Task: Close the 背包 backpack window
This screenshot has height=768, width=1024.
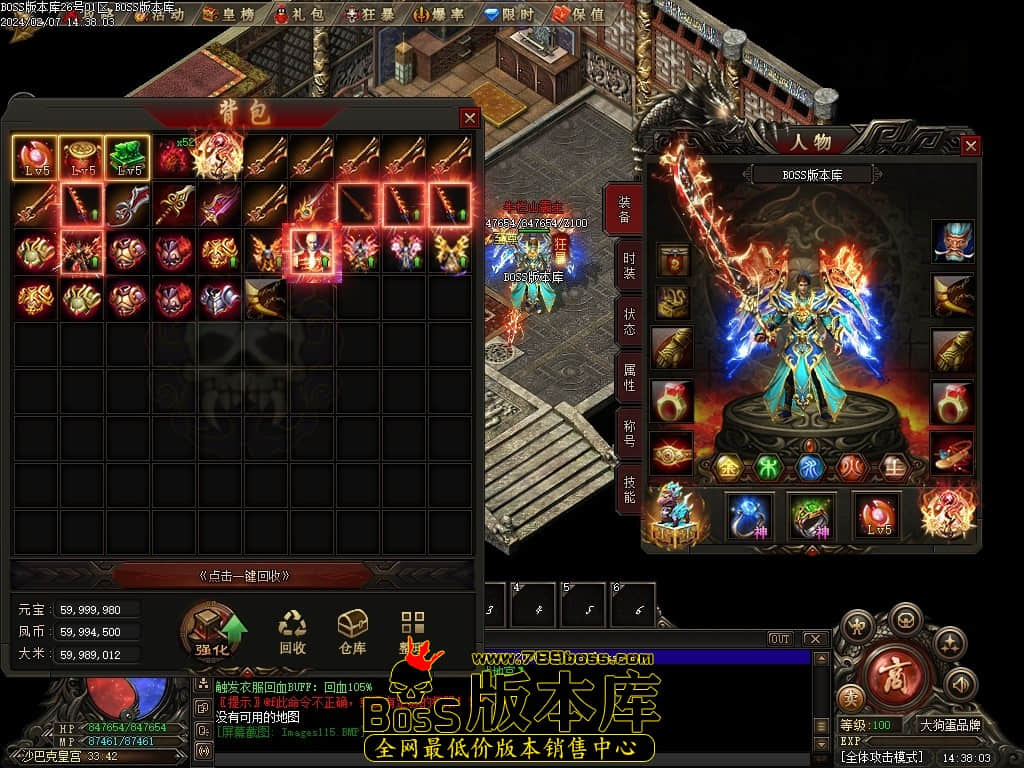Action: point(469,118)
